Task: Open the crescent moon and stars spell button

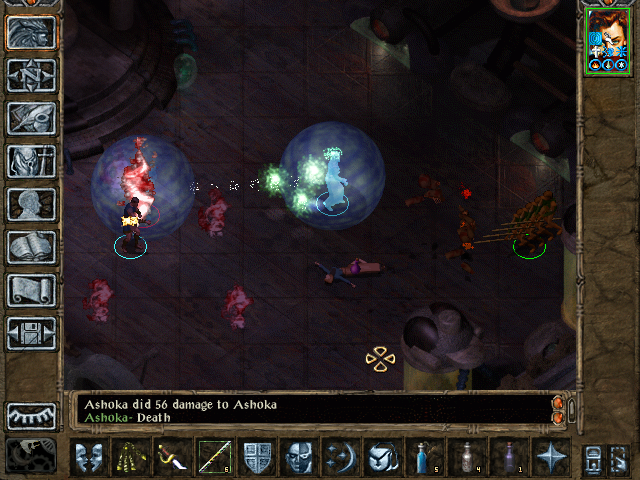Action: tap(341, 458)
